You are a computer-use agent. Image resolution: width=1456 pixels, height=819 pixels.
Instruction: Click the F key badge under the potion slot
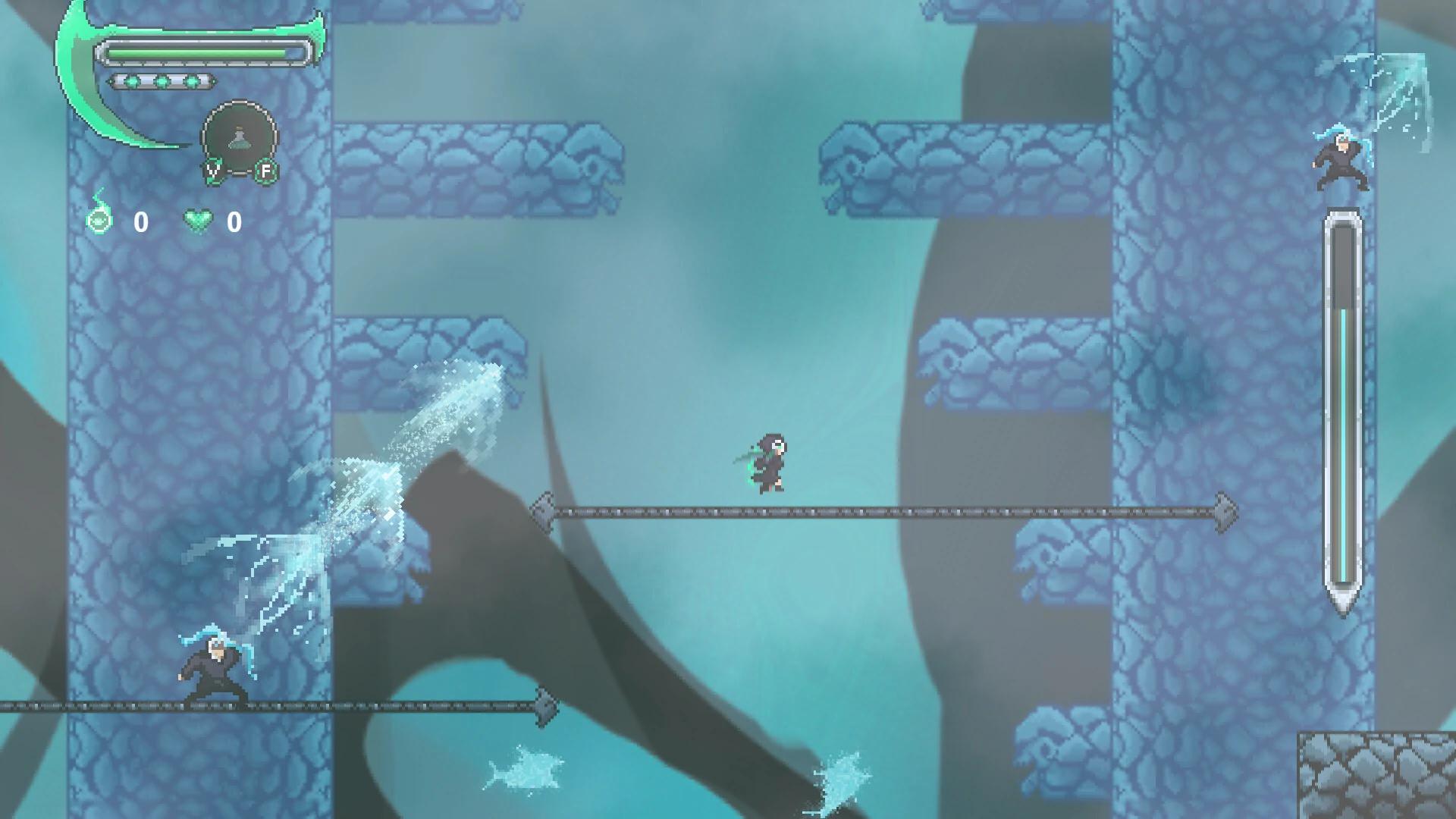click(265, 170)
